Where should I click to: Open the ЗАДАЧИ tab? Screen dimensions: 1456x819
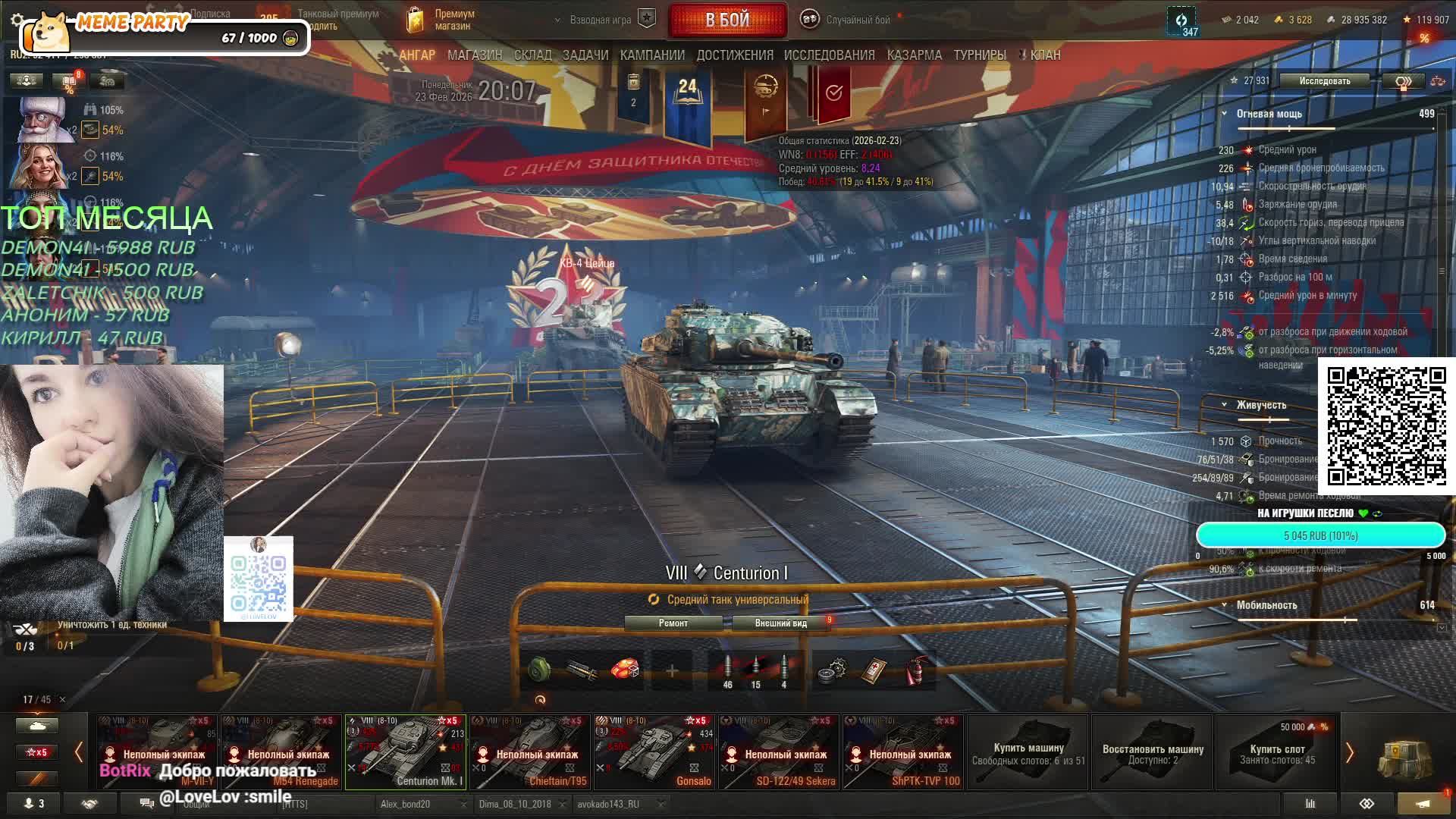point(585,55)
